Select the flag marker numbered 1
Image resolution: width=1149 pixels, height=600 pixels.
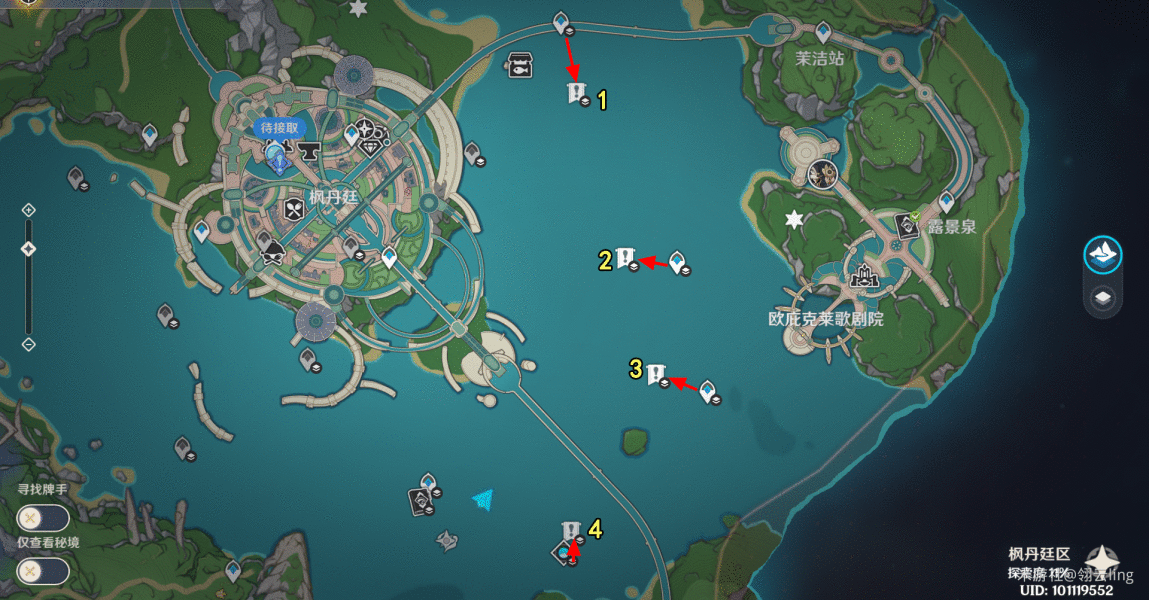(576, 94)
